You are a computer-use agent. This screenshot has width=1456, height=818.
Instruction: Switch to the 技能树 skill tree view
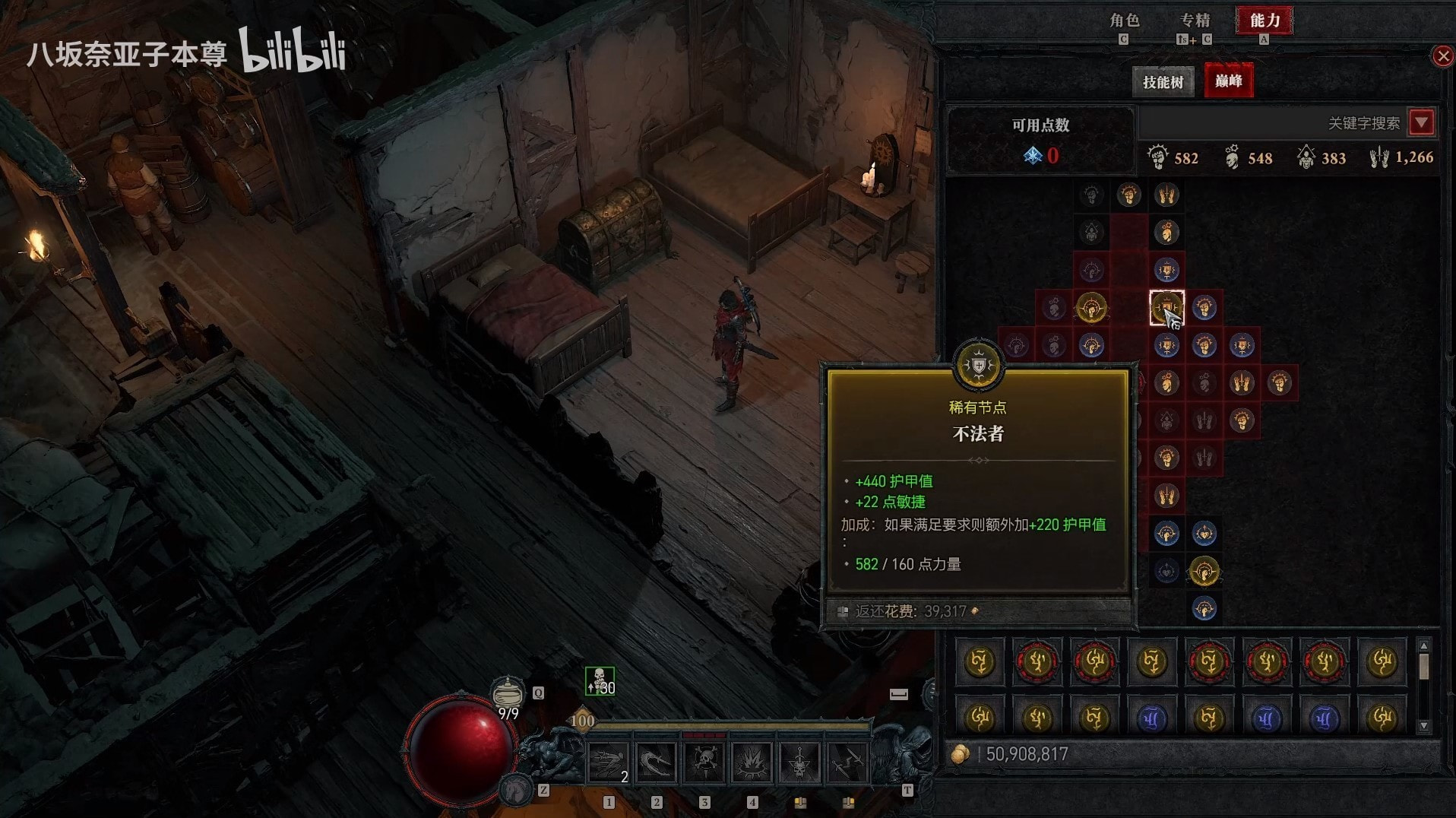pyautogui.click(x=1163, y=81)
